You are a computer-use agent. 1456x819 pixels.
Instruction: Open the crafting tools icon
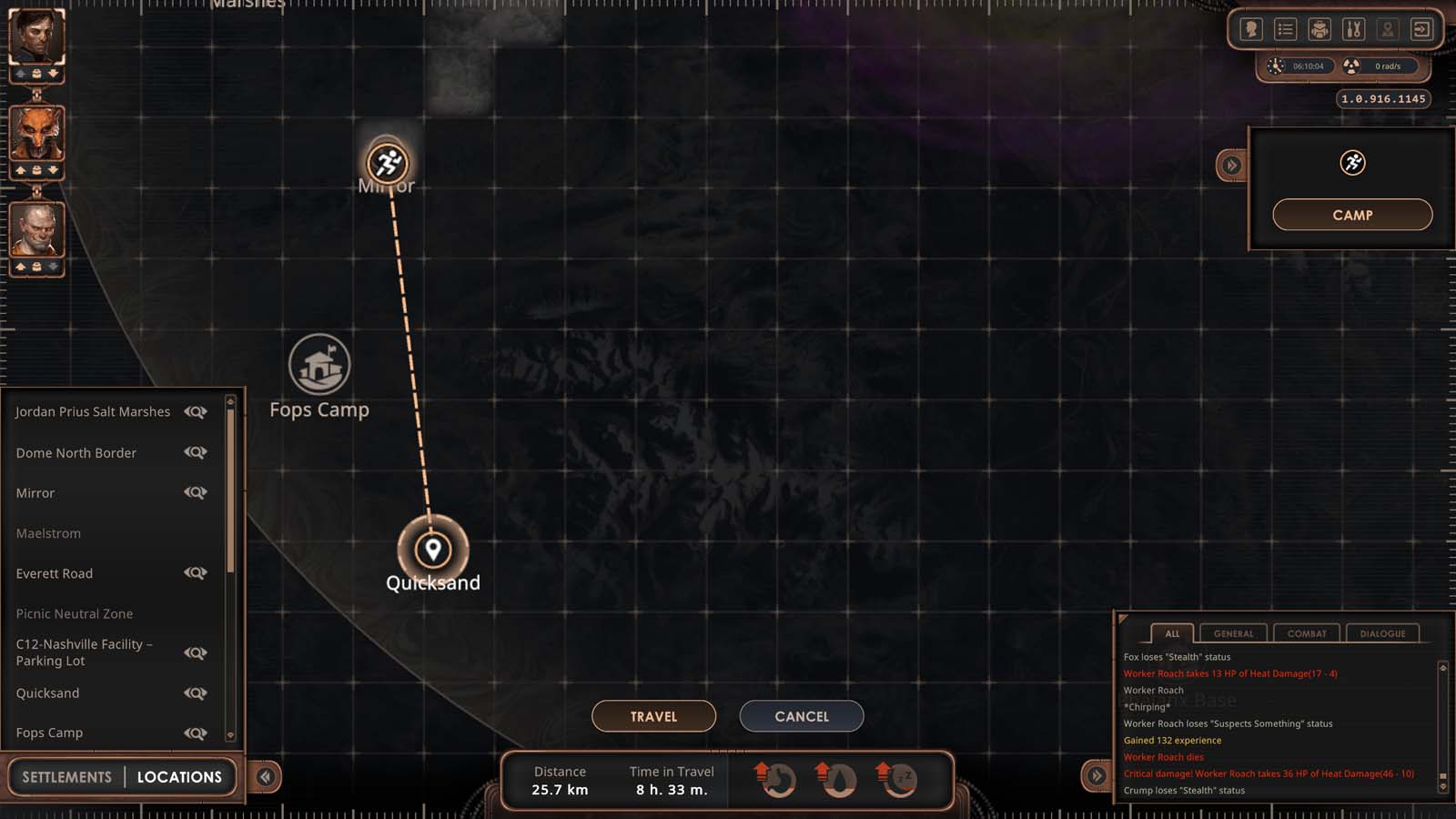click(1352, 29)
